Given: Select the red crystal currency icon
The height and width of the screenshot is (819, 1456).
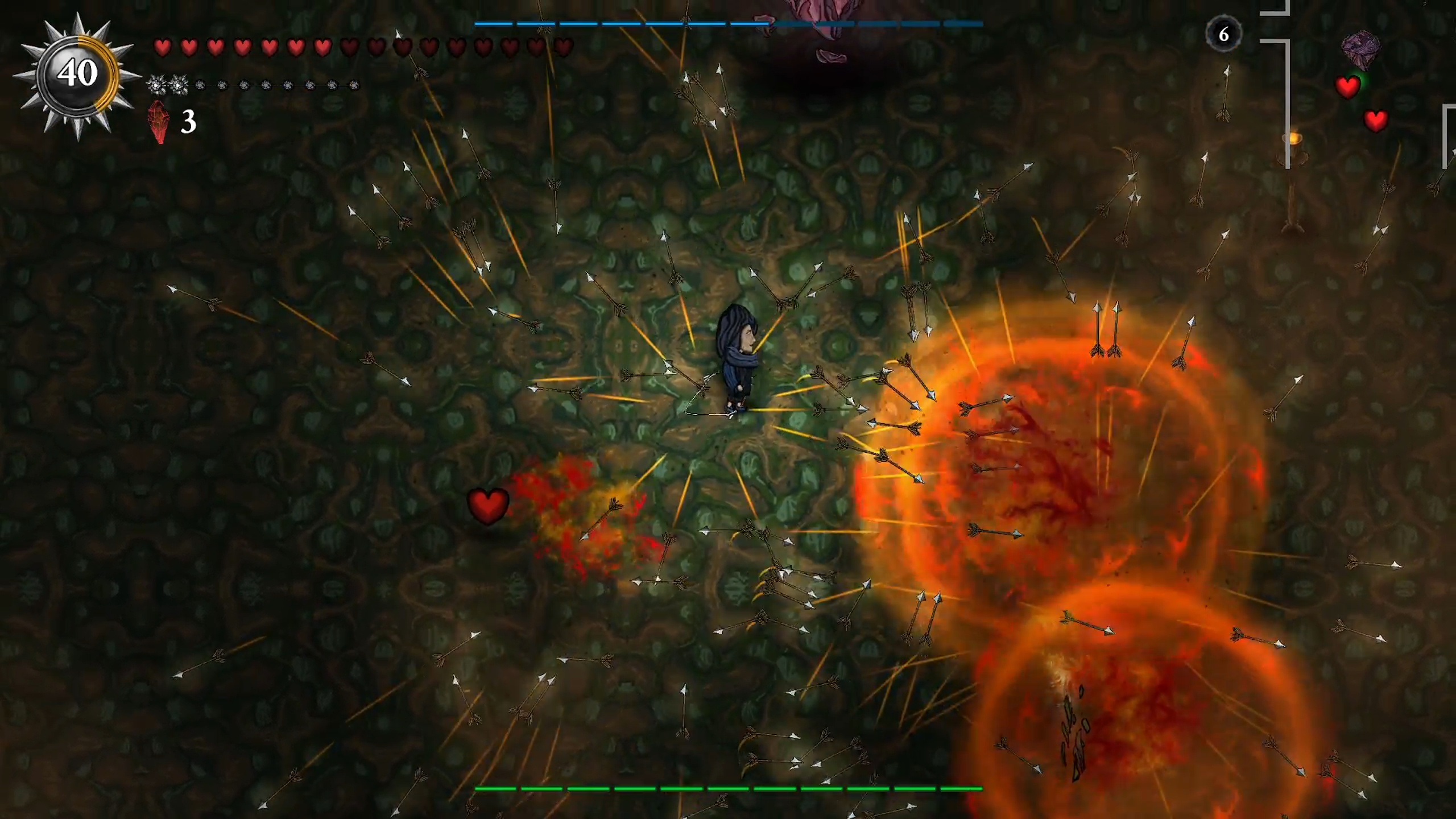Looking at the screenshot, I should (159, 122).
